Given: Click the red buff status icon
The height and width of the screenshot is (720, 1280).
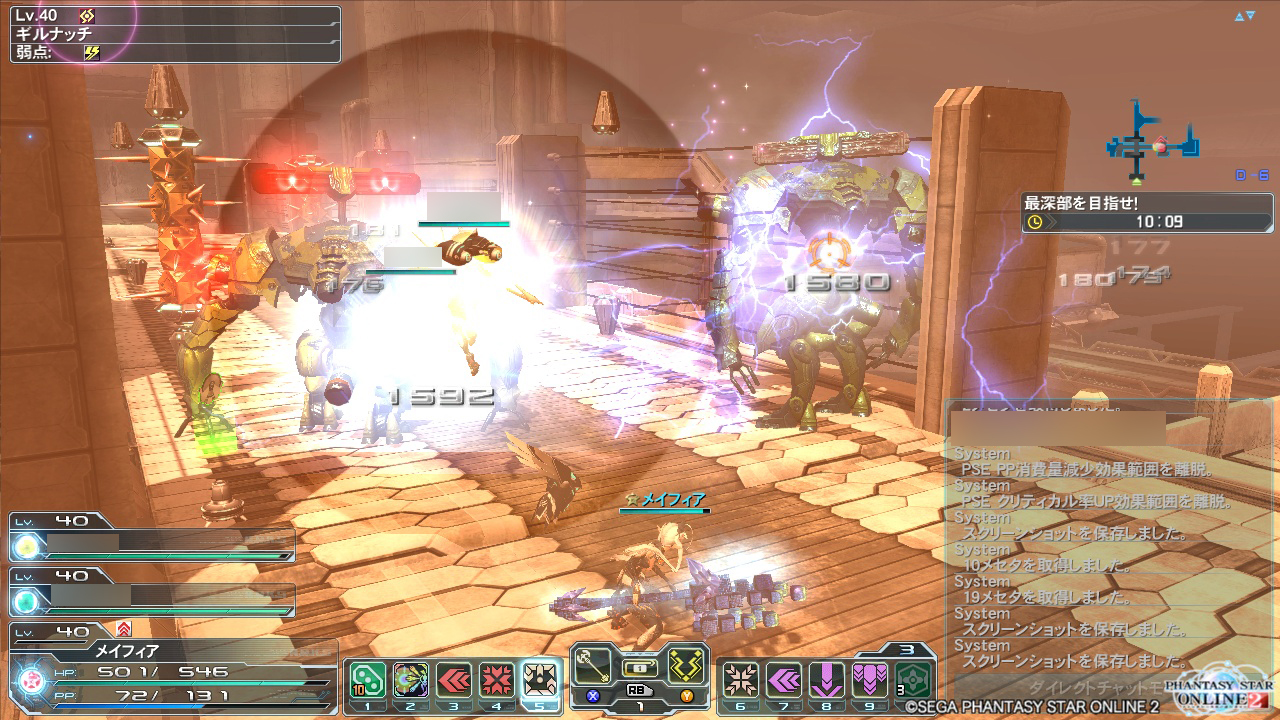Looking at the screenshot, I should (124, 629).
